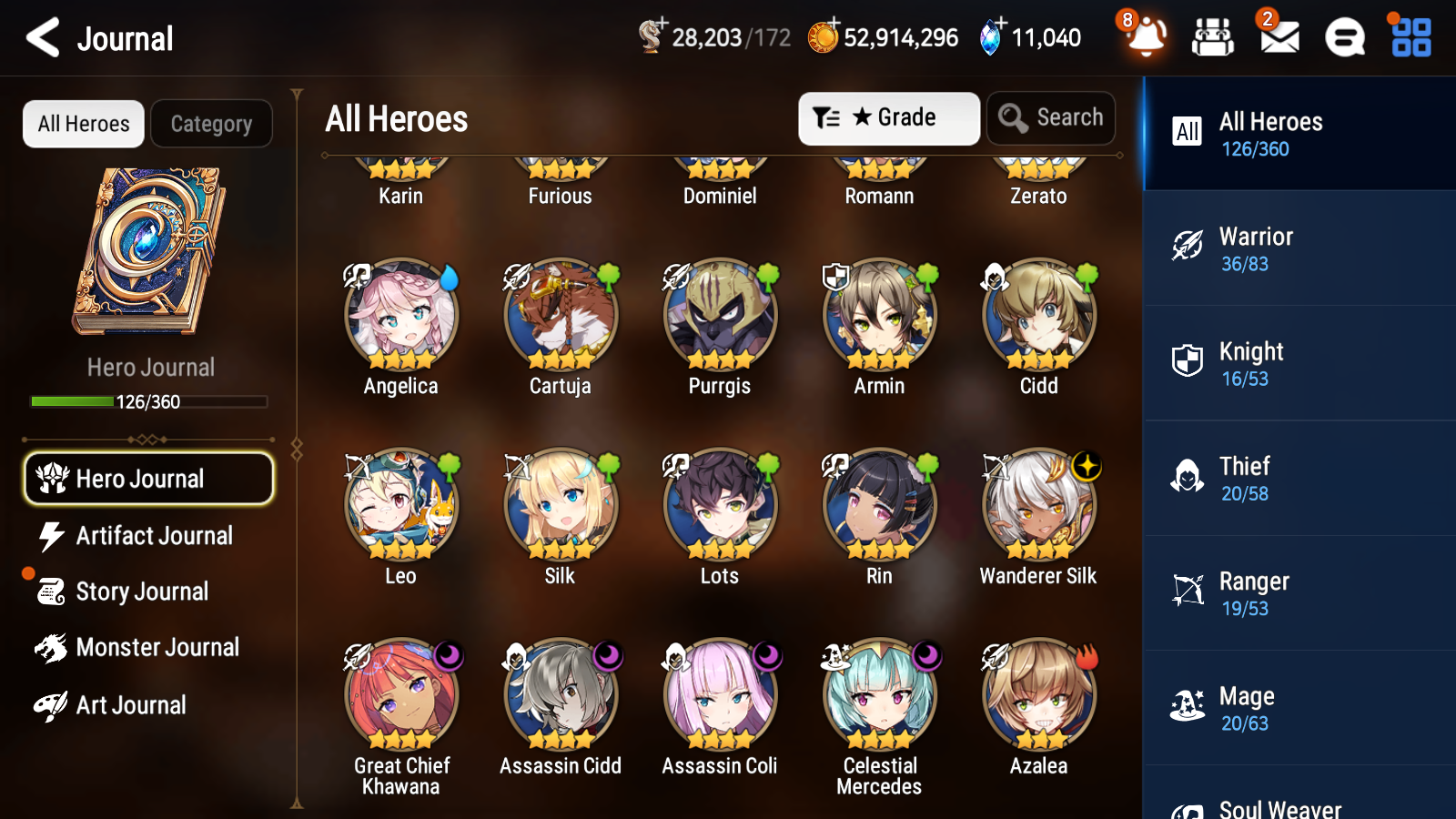
Task: Select the hero Wanderer Silk
Action: (1037, 507)
